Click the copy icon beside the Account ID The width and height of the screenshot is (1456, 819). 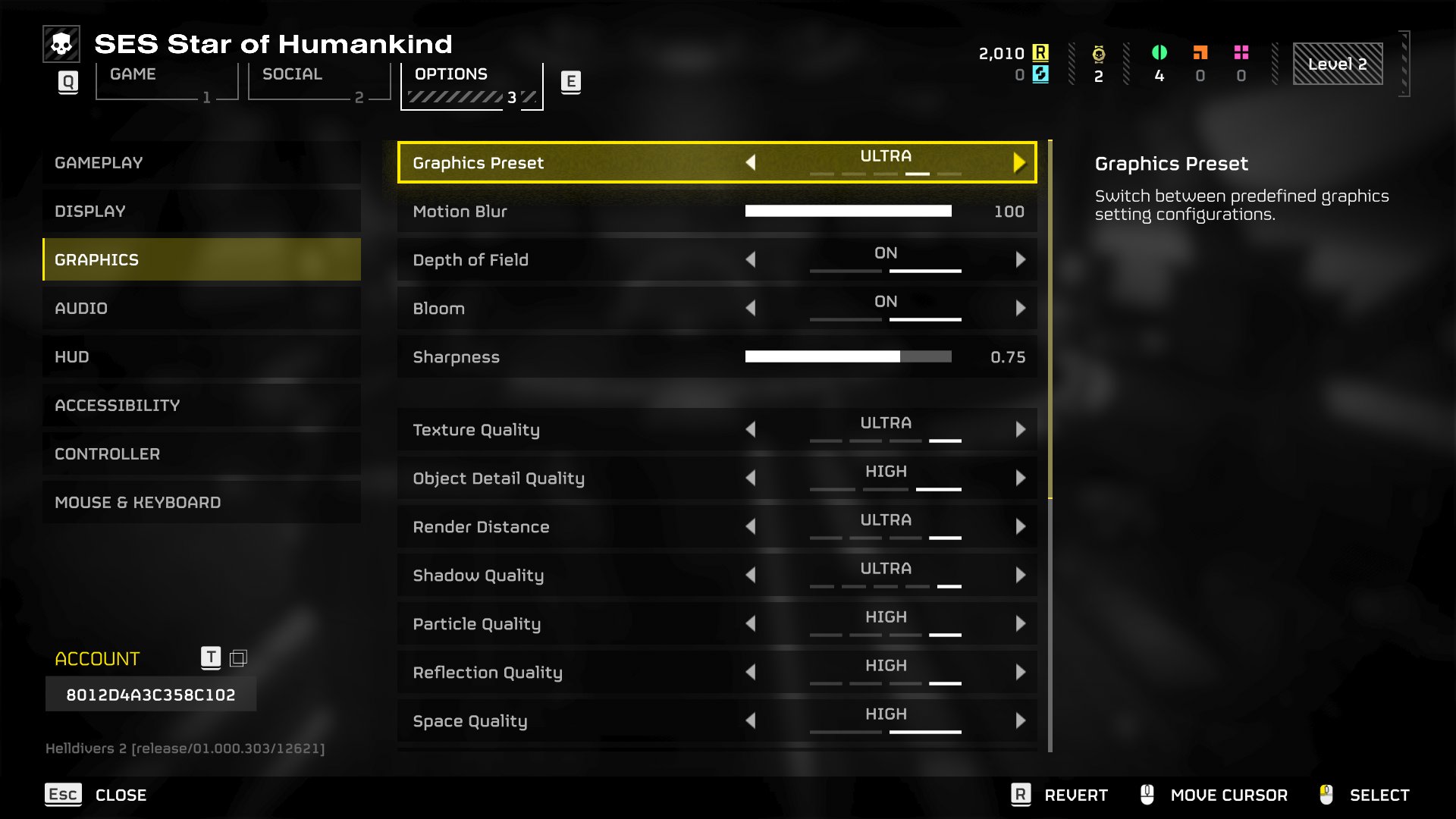tap(240, 658)
